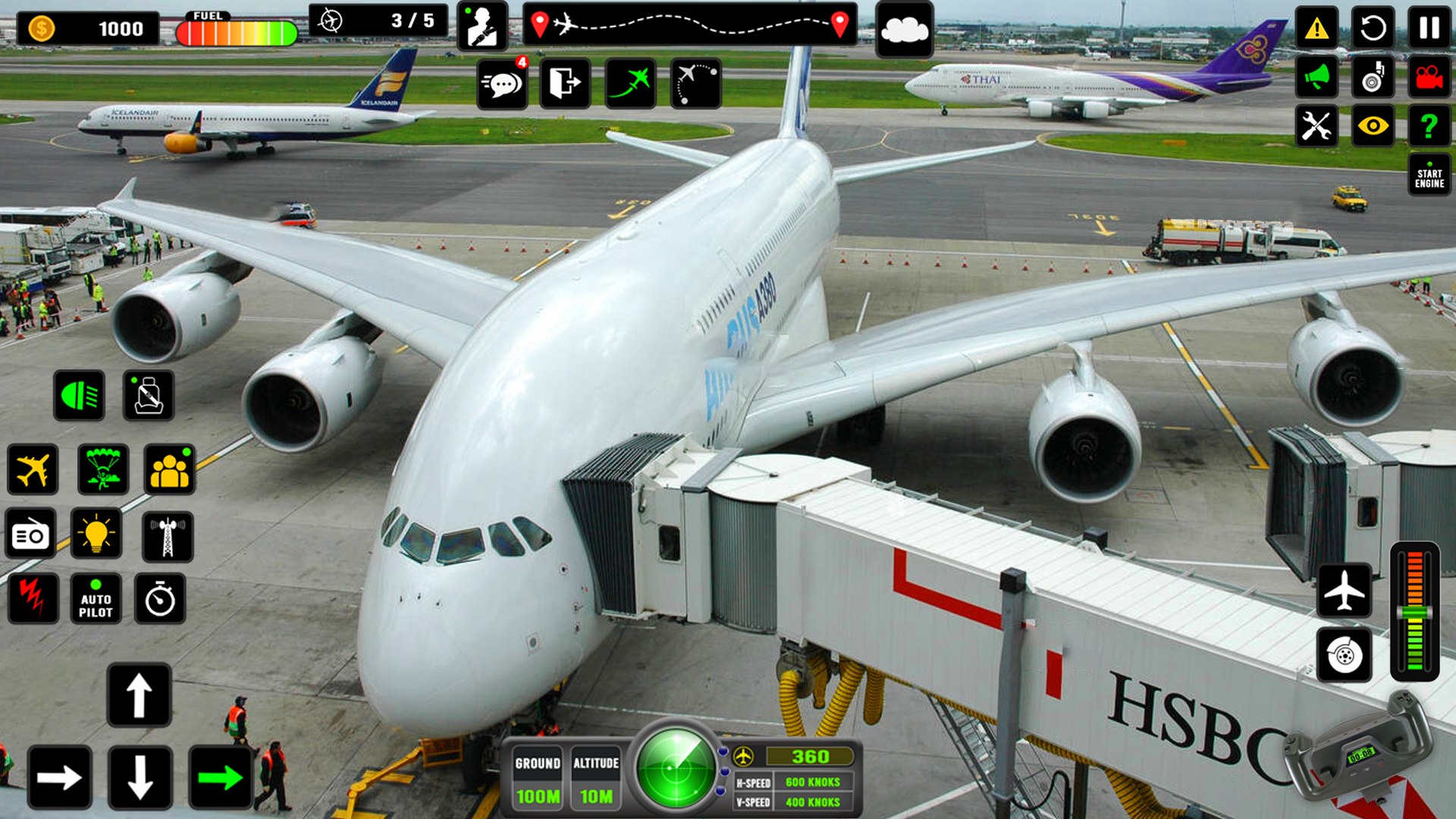Pause the game
1456x819 pixels.
pos(1429,28)
